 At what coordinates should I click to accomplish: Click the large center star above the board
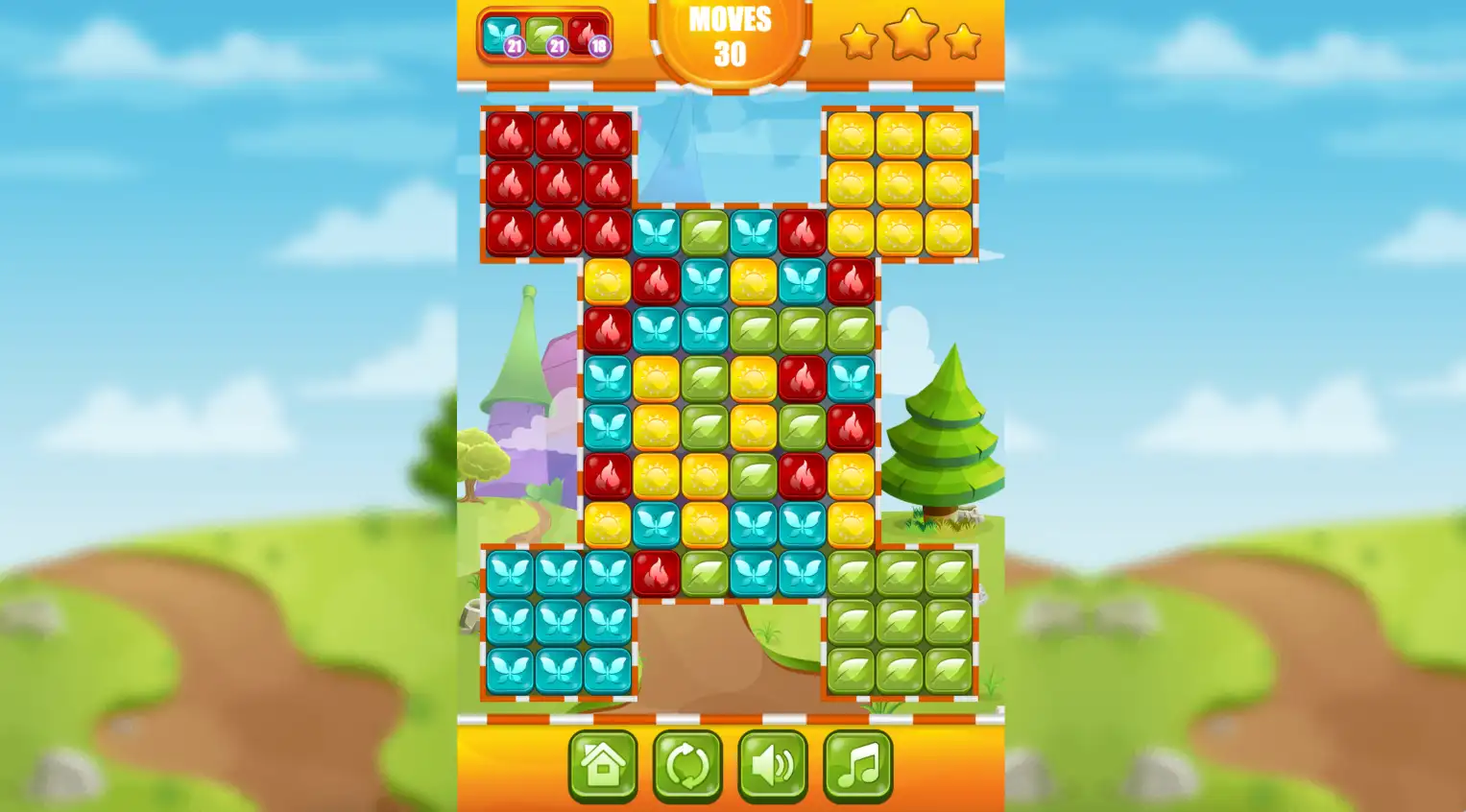[x=910, y=38]
